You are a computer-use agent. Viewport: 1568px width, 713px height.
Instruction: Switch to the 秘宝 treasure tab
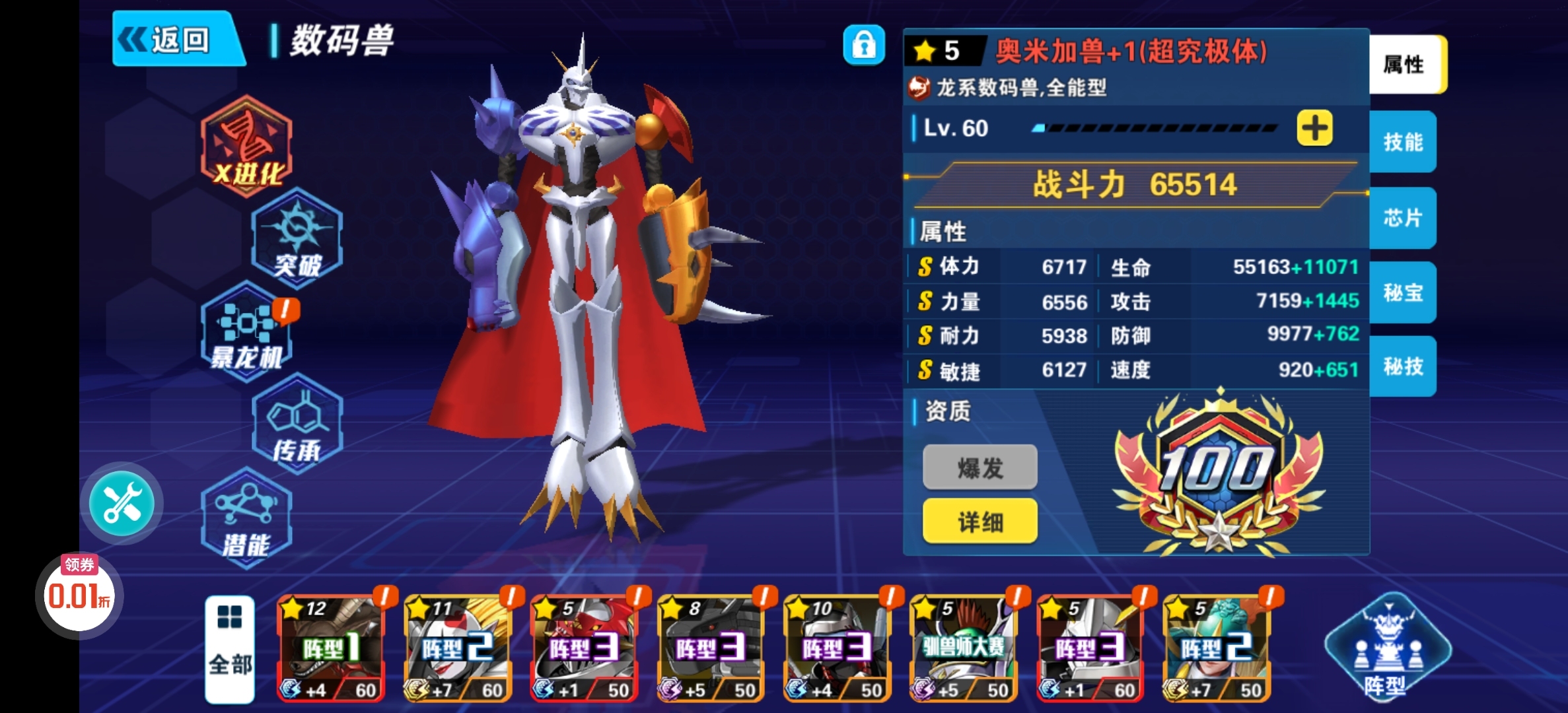[1403, 292]
